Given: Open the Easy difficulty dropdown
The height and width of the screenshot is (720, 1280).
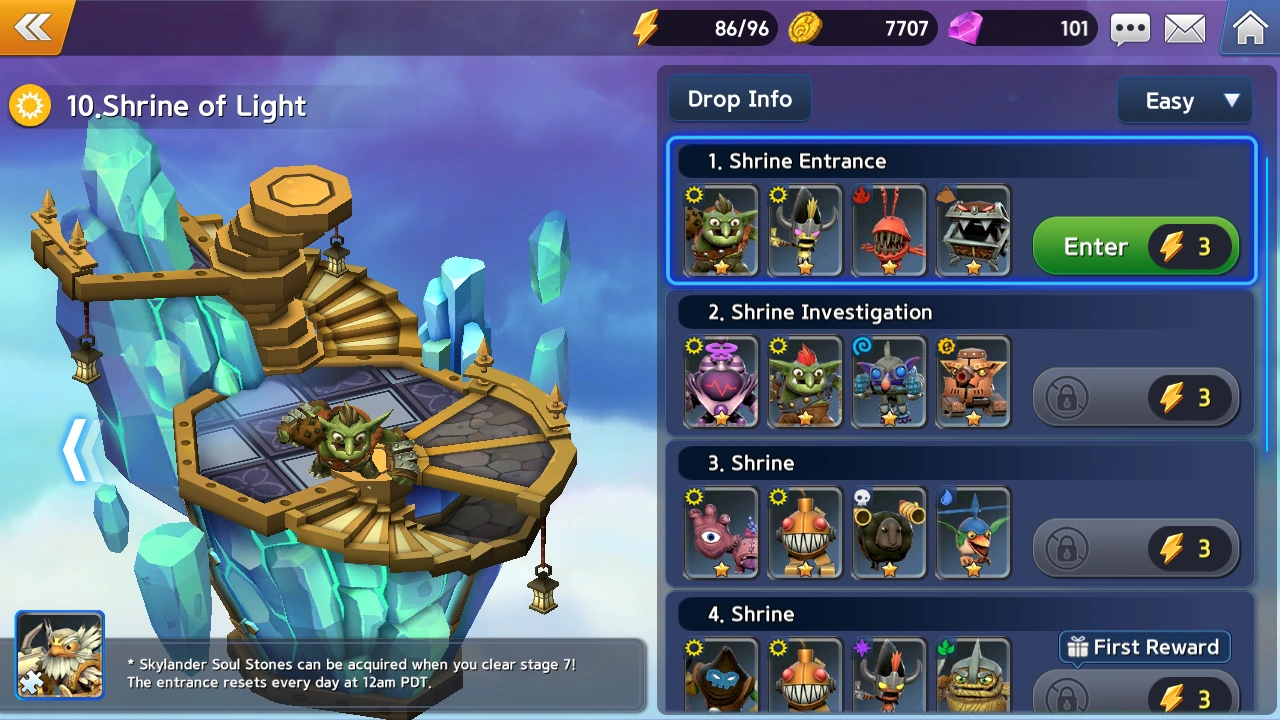Looking at the screenshot, I should pyautogui.click(x=1184, y=100).
